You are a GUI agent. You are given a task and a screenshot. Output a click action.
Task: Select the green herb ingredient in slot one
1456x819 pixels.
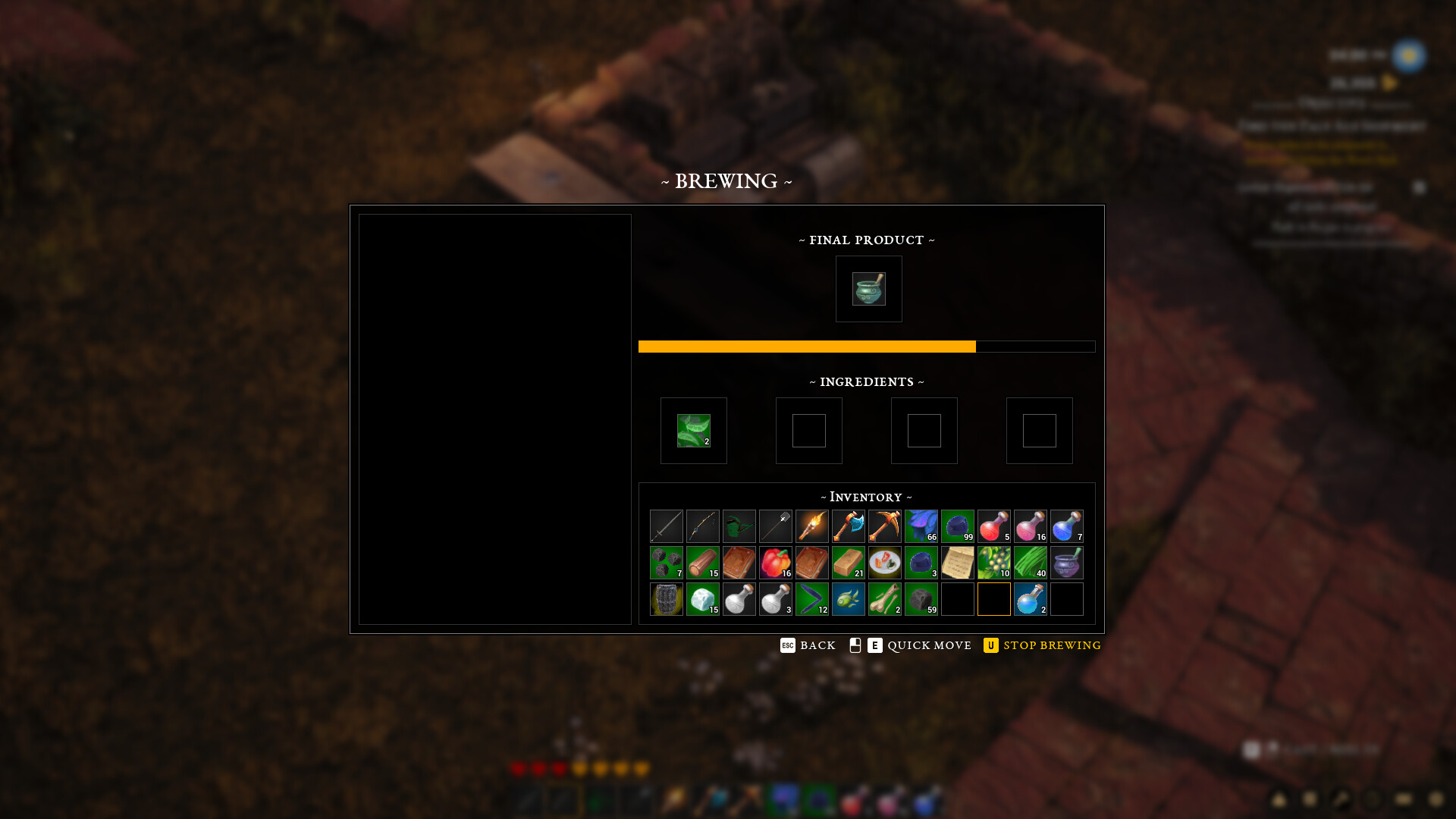point(693,430)
